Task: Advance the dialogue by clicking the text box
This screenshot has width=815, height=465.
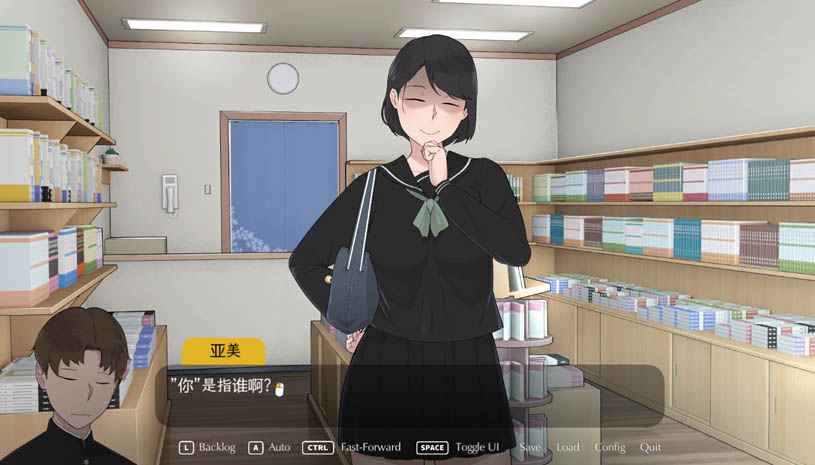Action: click(x=410, y=395)
